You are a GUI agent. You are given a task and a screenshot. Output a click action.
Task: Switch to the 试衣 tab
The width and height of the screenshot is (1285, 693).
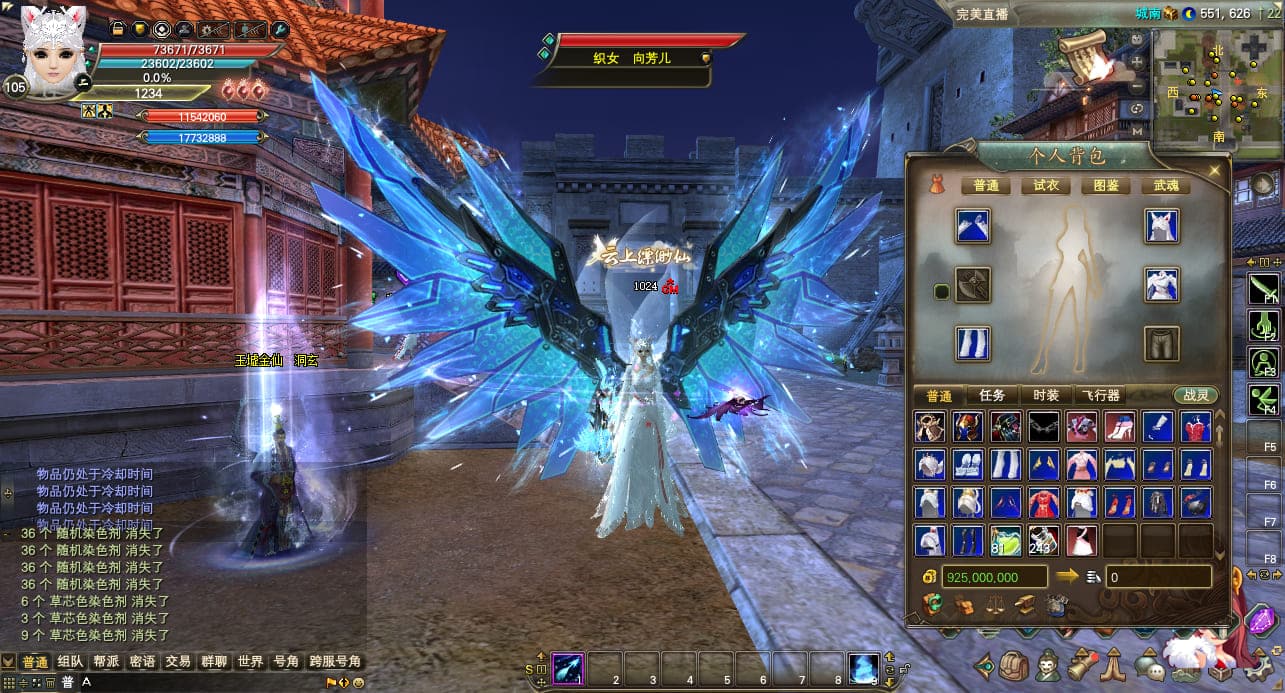point(1045,185)
